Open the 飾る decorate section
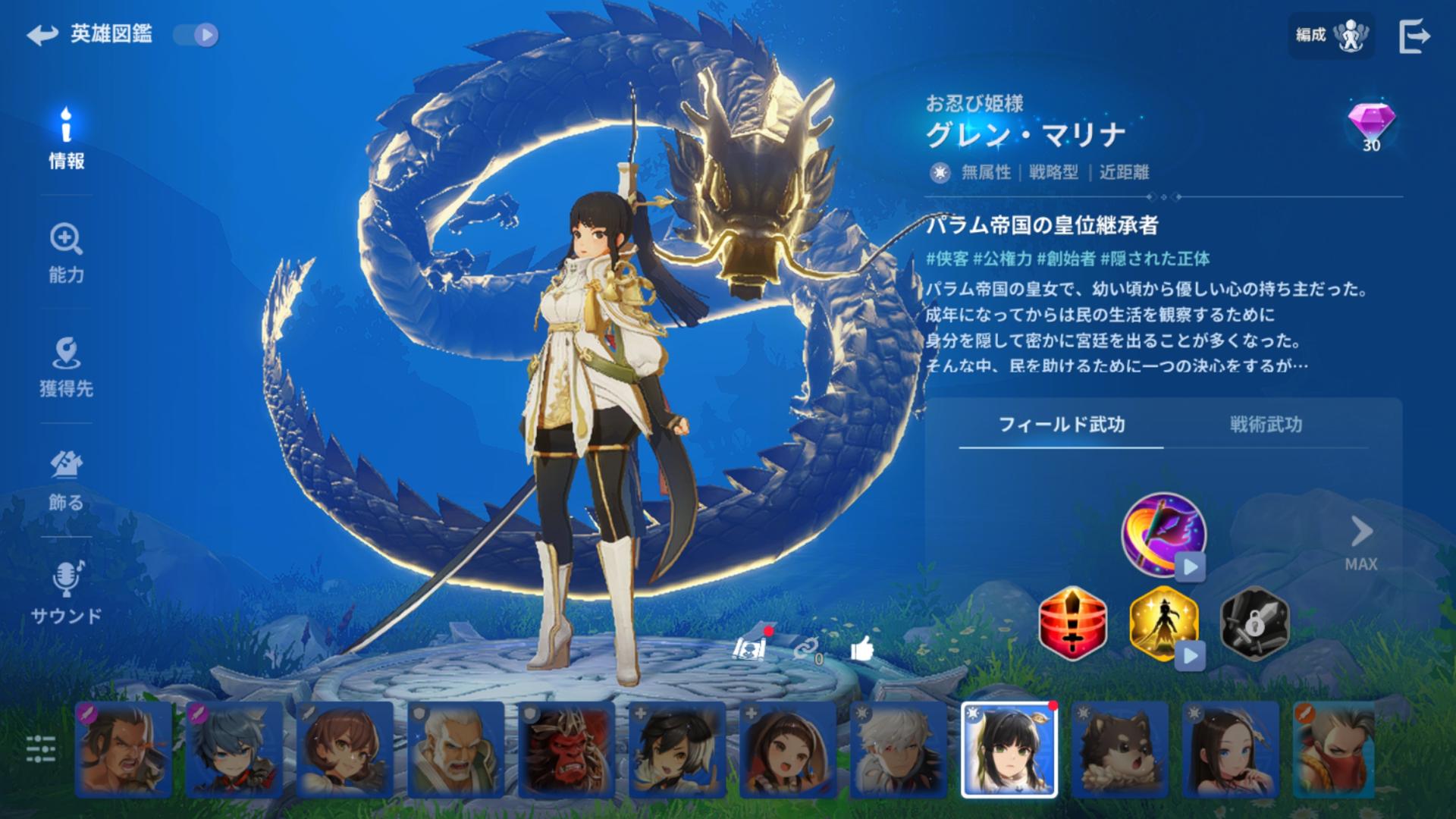The height and width of the screenshot is (819, 1456). [x=67, y=482]
